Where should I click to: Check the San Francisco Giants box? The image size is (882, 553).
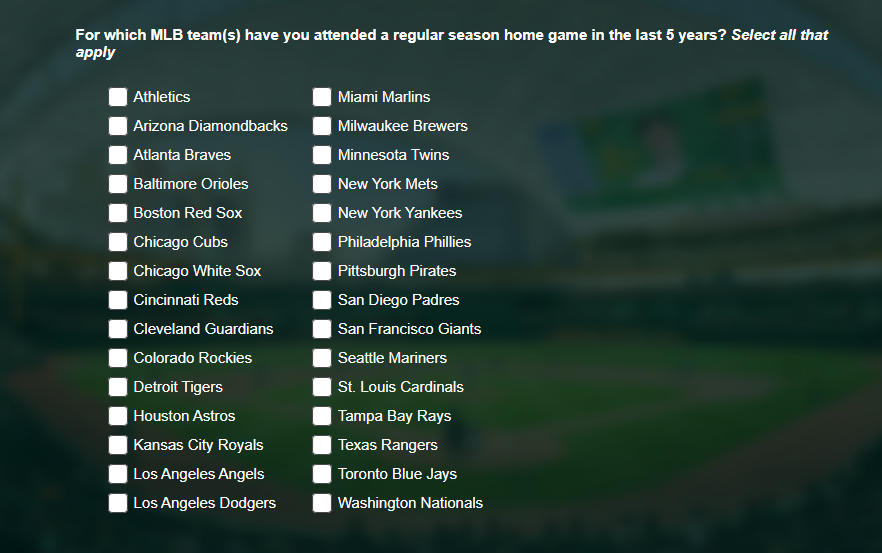coord(322,329)
